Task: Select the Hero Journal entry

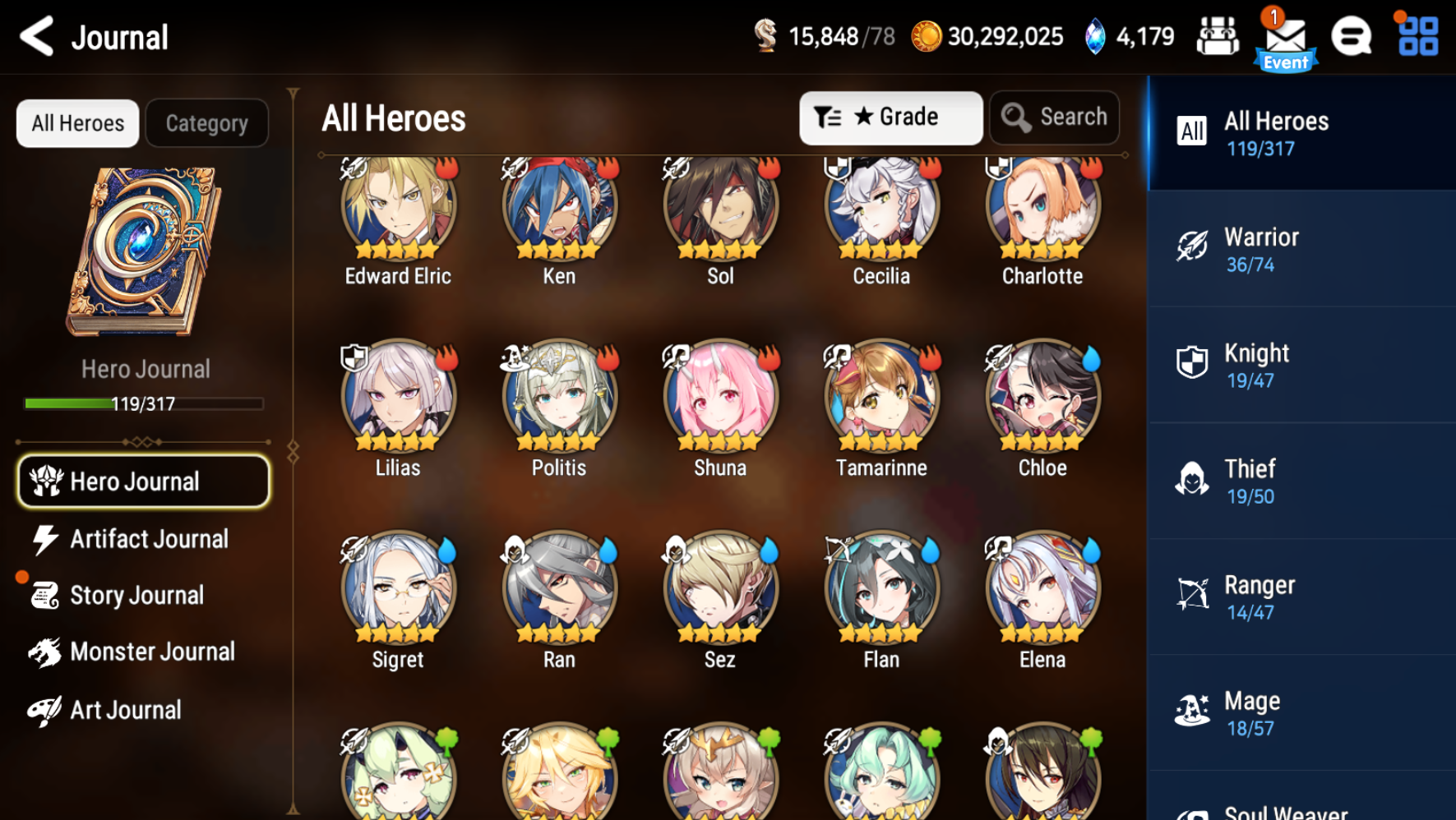Action: (x=144, y=481)
